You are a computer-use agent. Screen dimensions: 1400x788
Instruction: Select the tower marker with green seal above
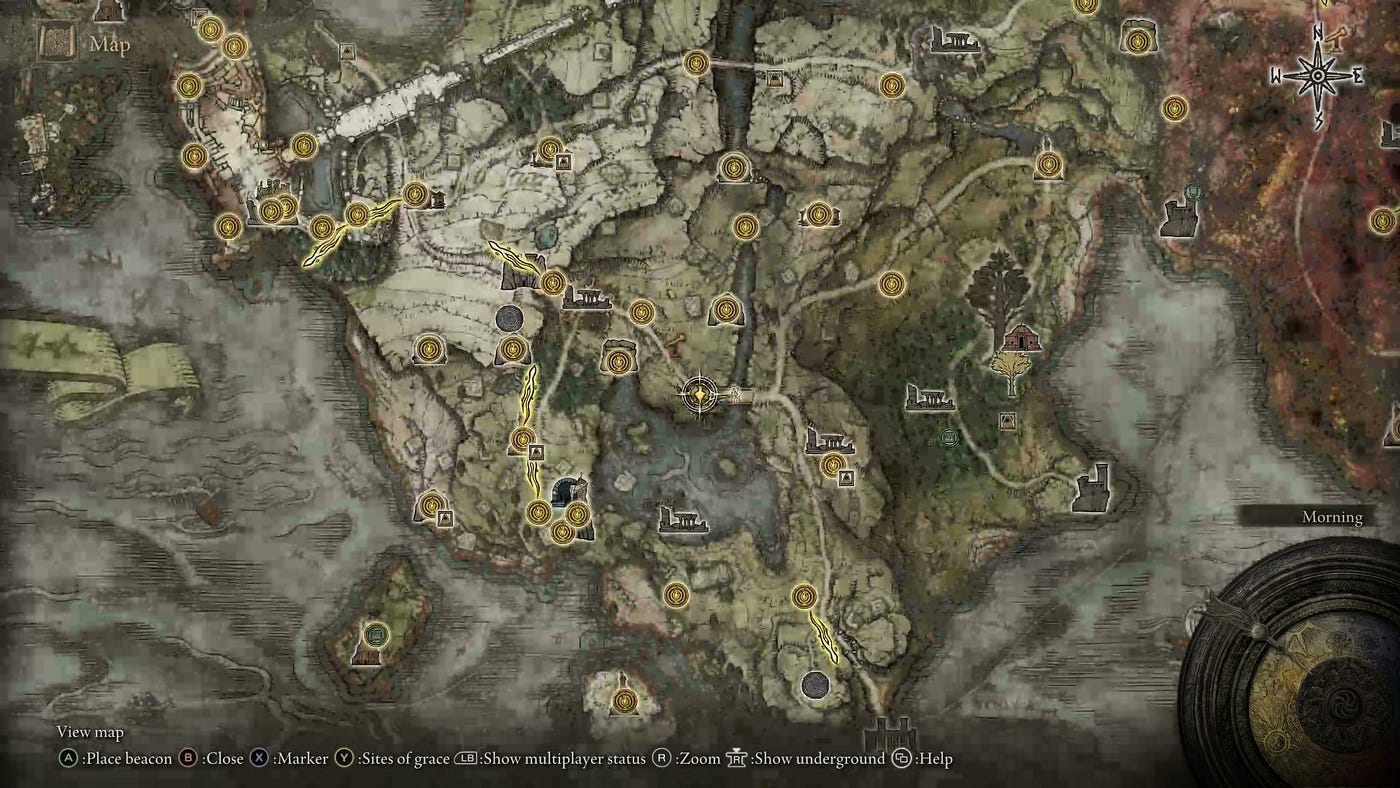(x=1180, y=217)
